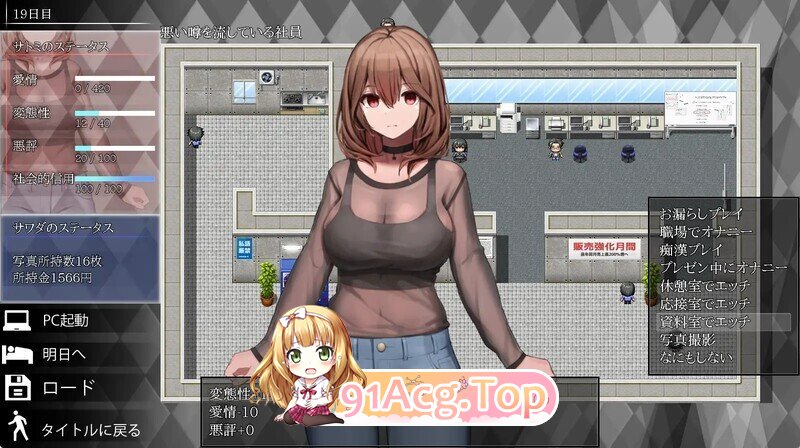The height and width of the screenshot is (448, 800).
Task: Select なにもしない to do nothing
Action: click(698, 357)
